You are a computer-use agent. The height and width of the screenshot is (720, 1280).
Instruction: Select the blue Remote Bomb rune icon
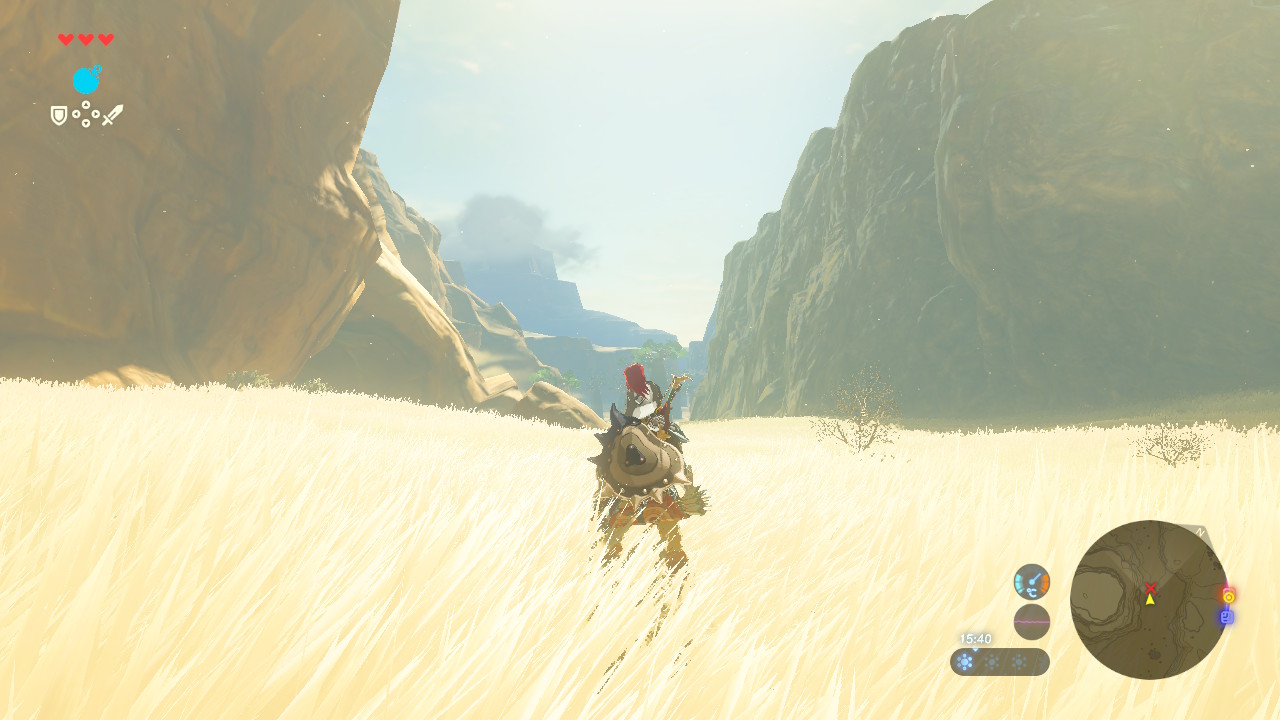point(87,80)
